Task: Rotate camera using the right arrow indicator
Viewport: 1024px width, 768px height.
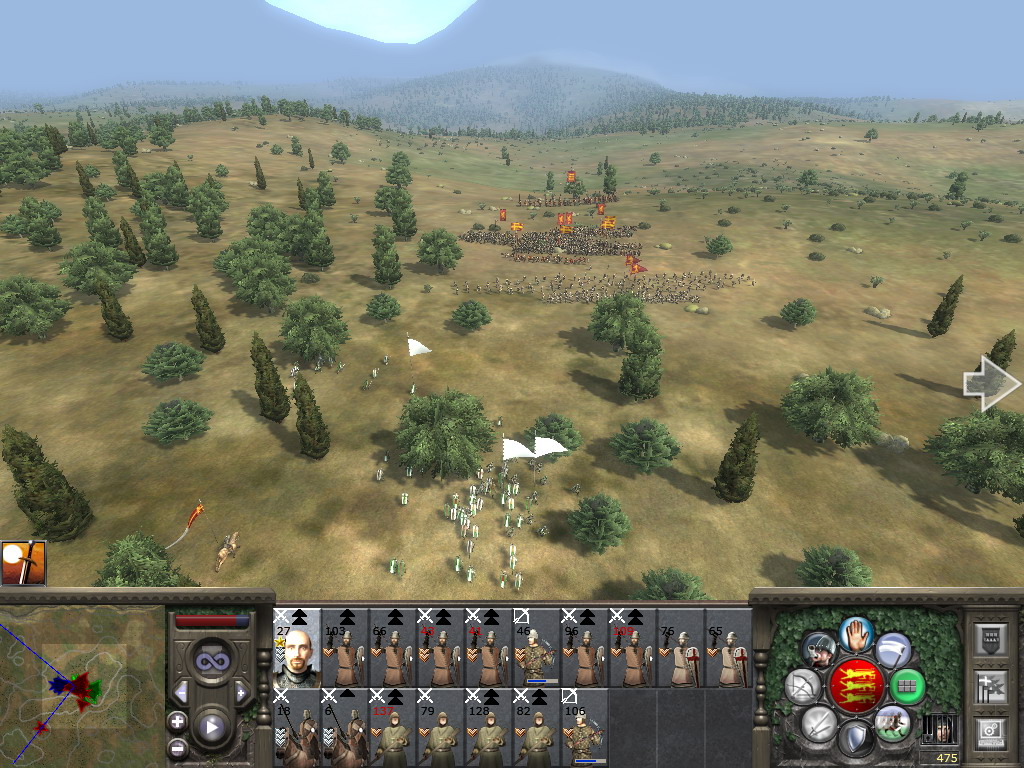Action: click(x=990, y=385)
